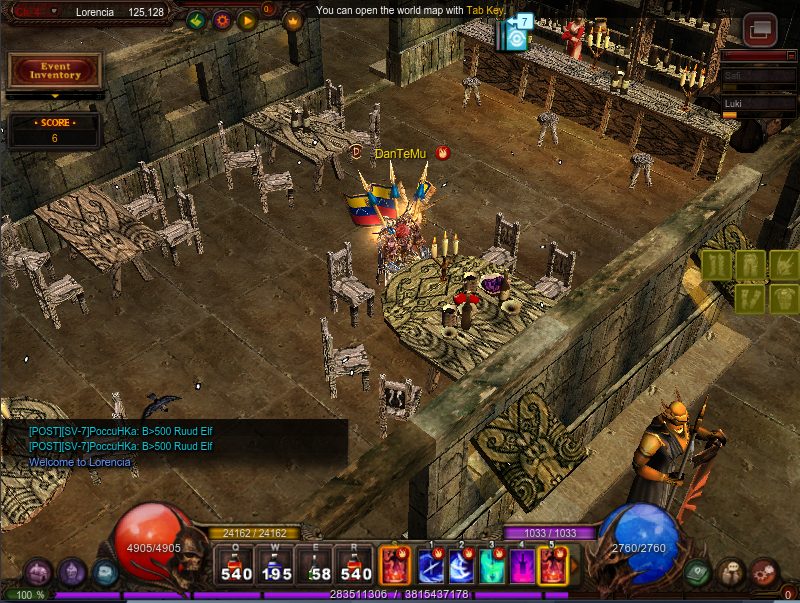
Task: Use the Q potion slot with 540
Action: pyautogui.click(x=237, y=565)
